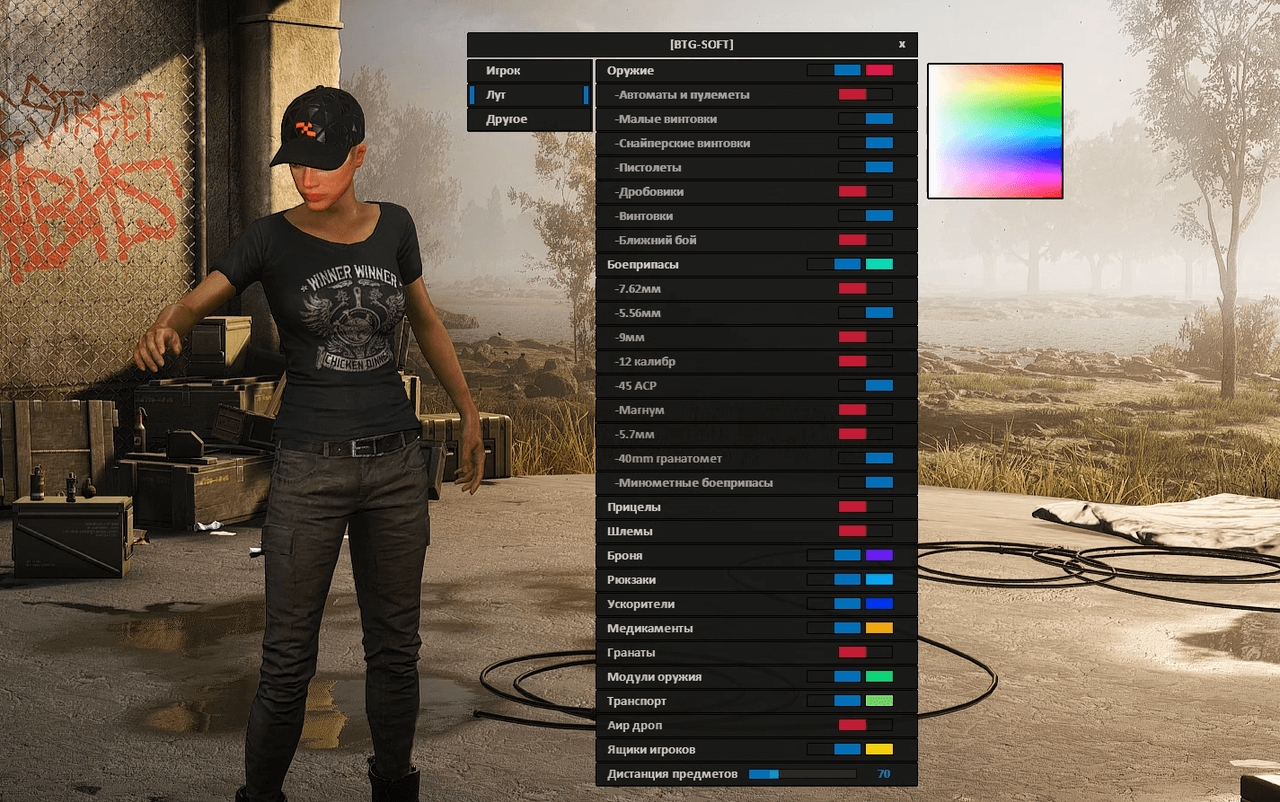Click the green Транспорт color swatch
This screenshot has height=802, width=1280.
coord(880,700)
